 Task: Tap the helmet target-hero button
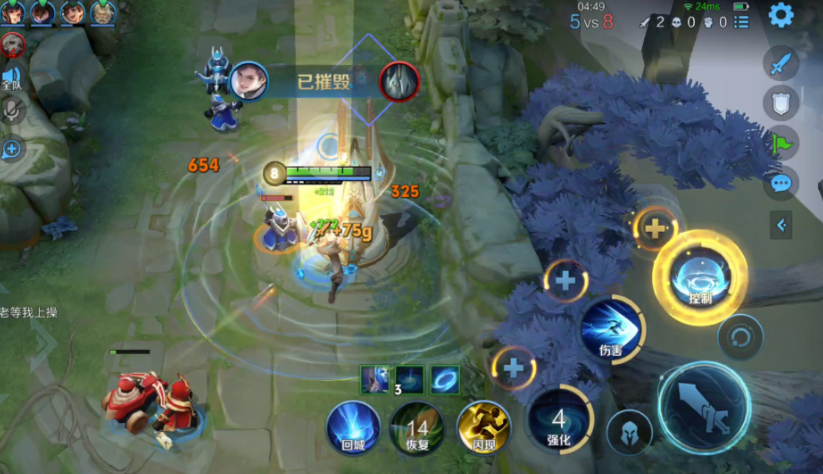[629, 432]
